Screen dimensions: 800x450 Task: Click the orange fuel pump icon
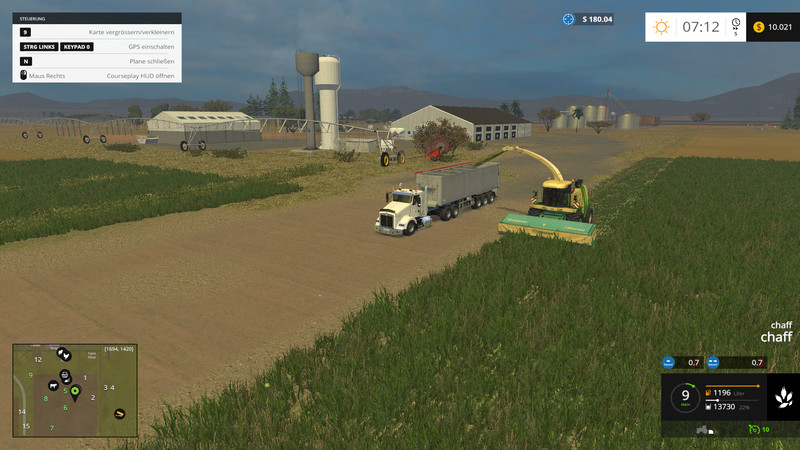click(709, 392)
